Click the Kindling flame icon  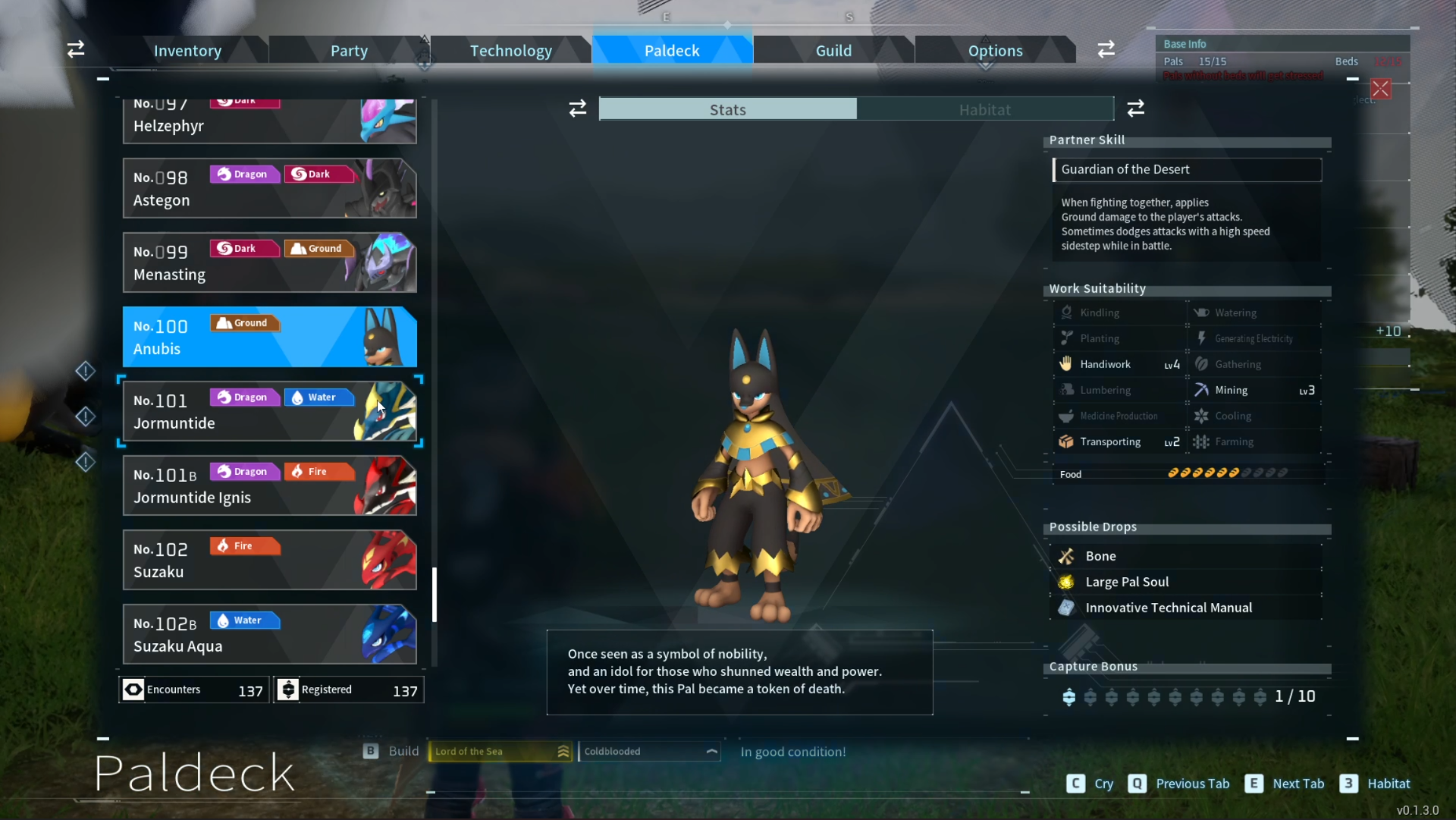coord(1067,313)
